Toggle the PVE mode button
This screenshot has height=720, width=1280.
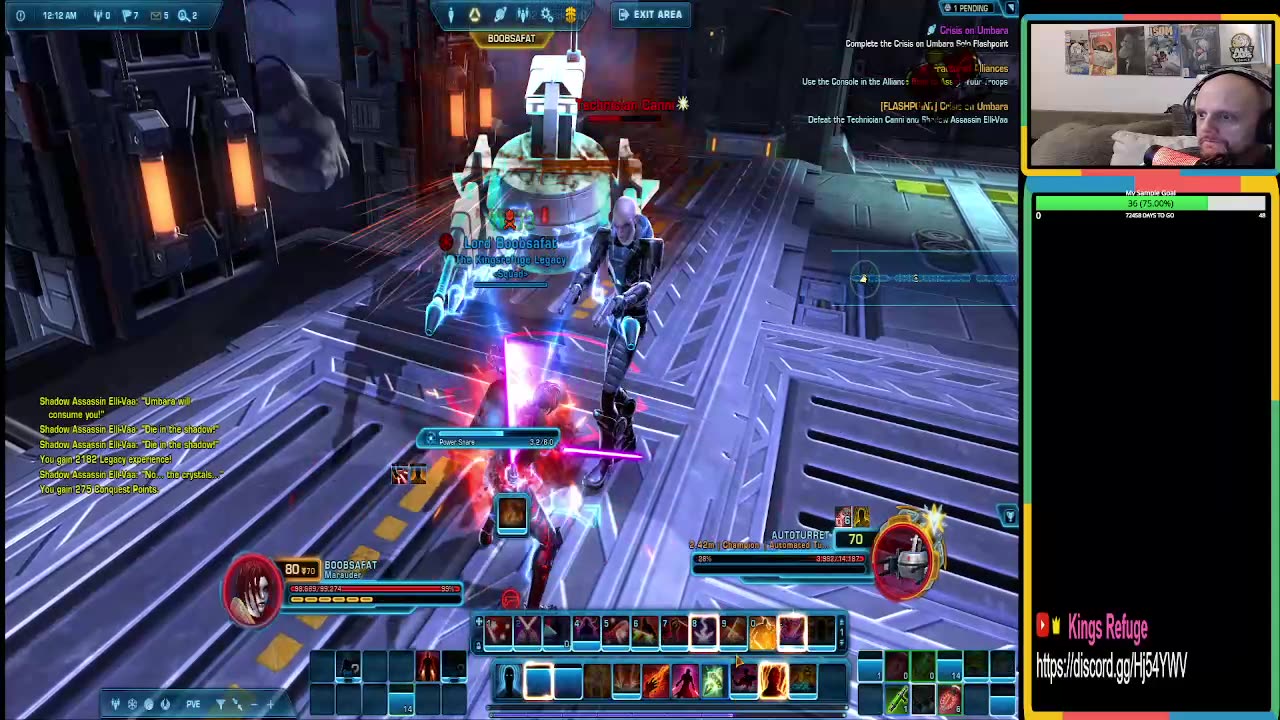pos(193,704)
